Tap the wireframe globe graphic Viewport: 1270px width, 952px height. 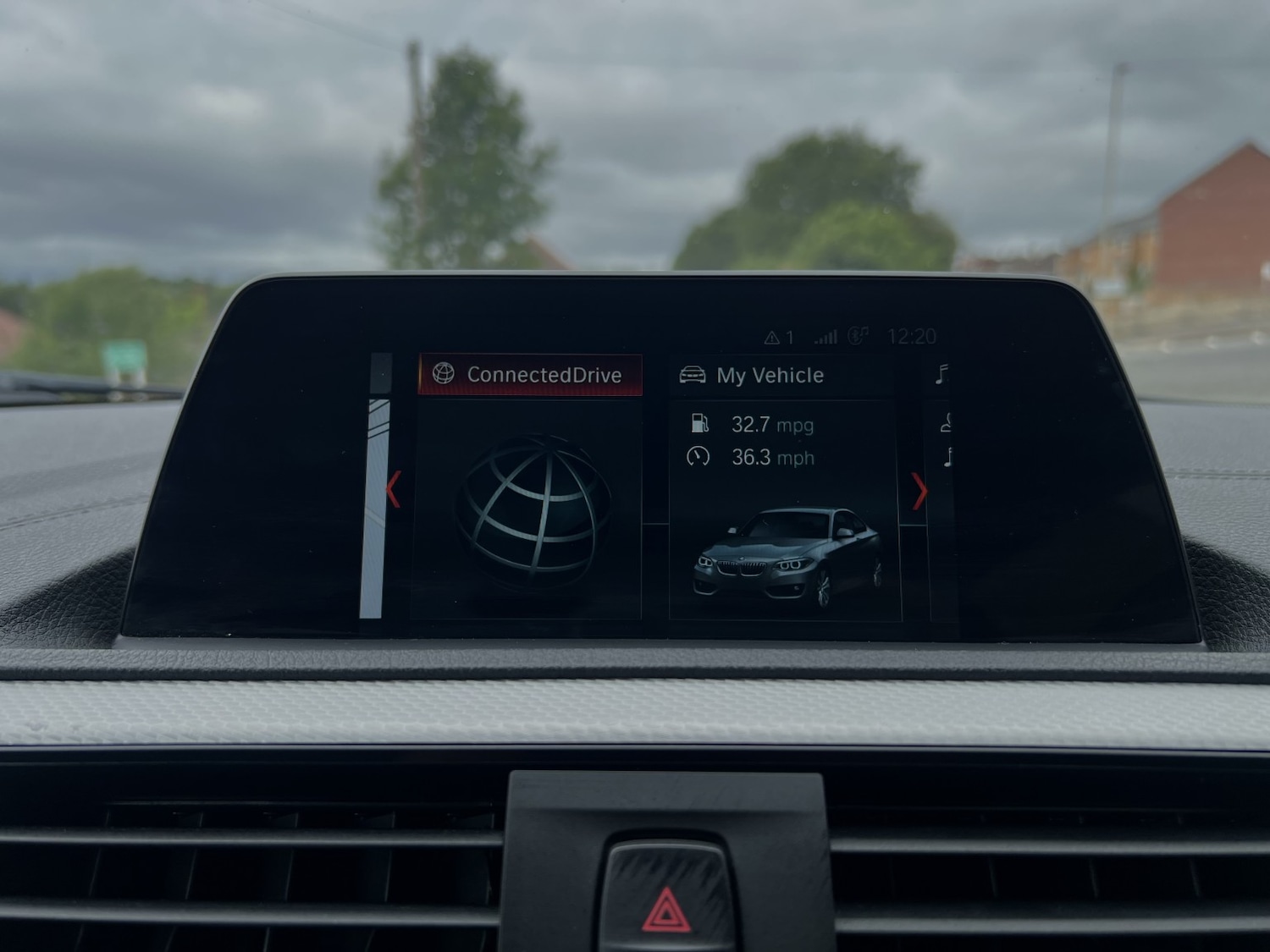[533, 510]
